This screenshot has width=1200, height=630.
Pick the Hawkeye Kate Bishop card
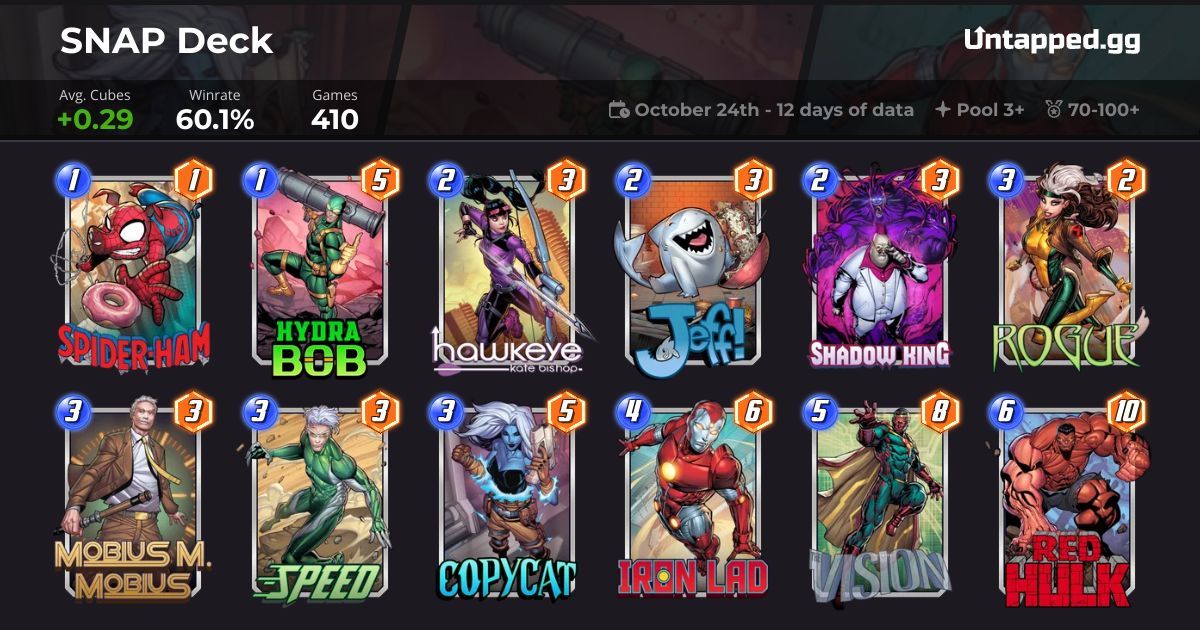(506, 270)
